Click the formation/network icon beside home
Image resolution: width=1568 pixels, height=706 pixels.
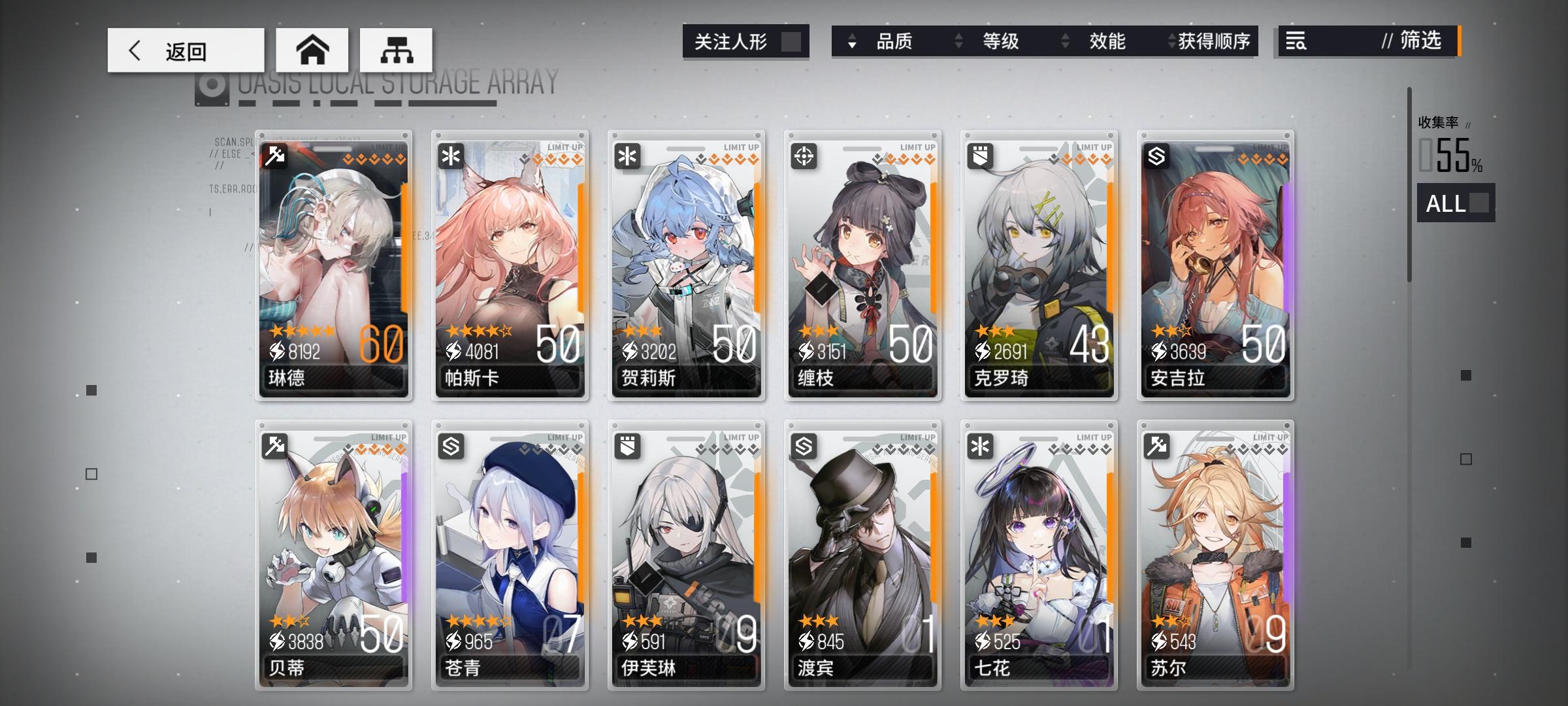[x=395, y=49]
